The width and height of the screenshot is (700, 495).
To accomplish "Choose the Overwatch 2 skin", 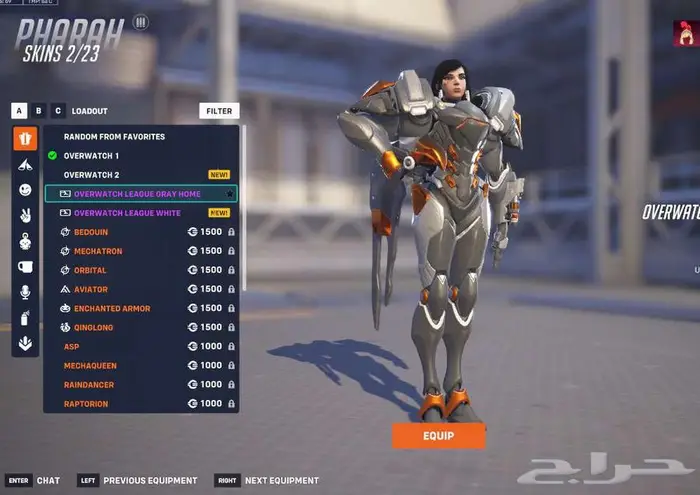I will click(91, 174).
